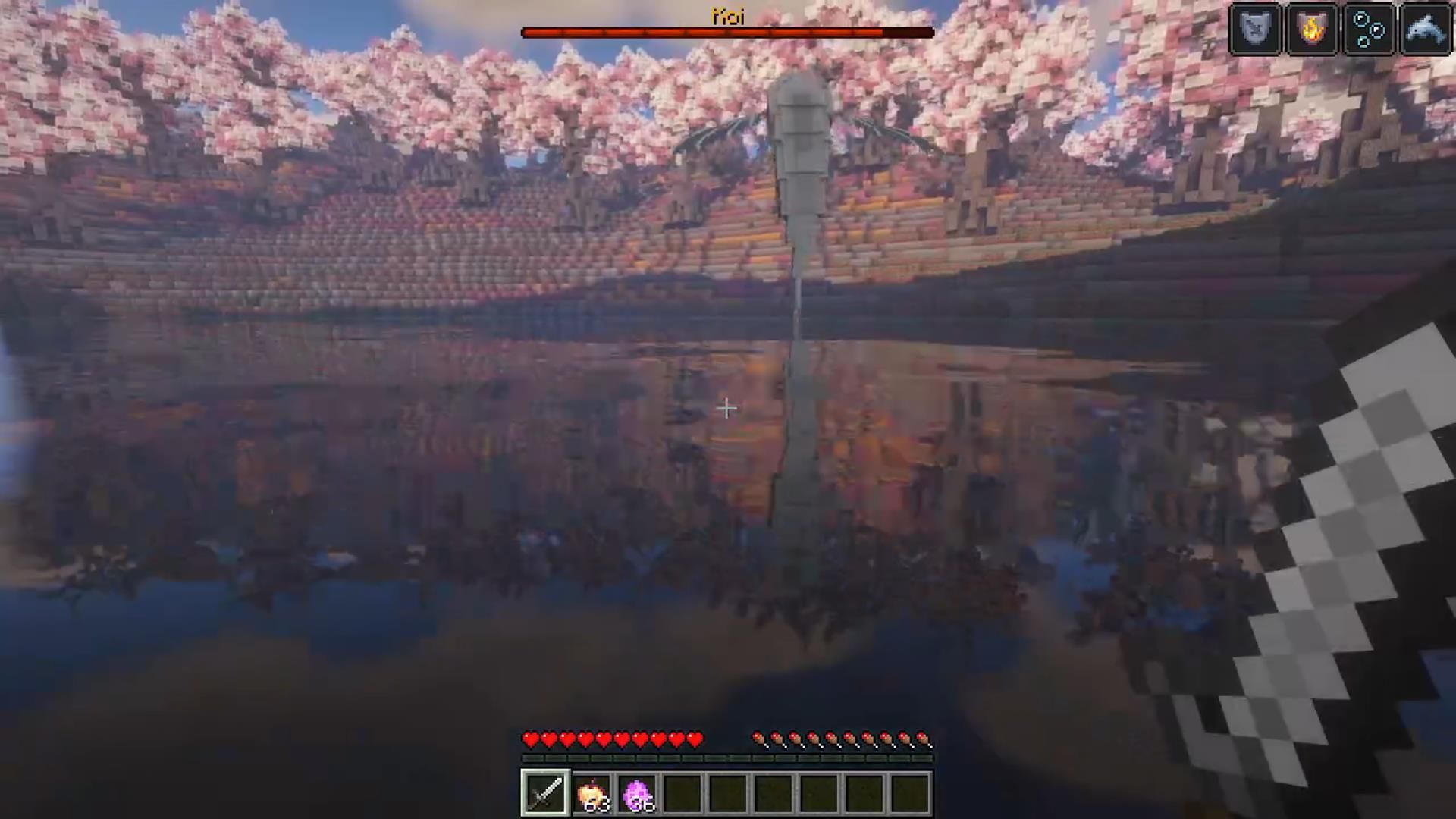This screenshot has height=819, width=1456.
Task: Click the first heart in the health bar
Action: pyautogui.click(x=531, y=739)
